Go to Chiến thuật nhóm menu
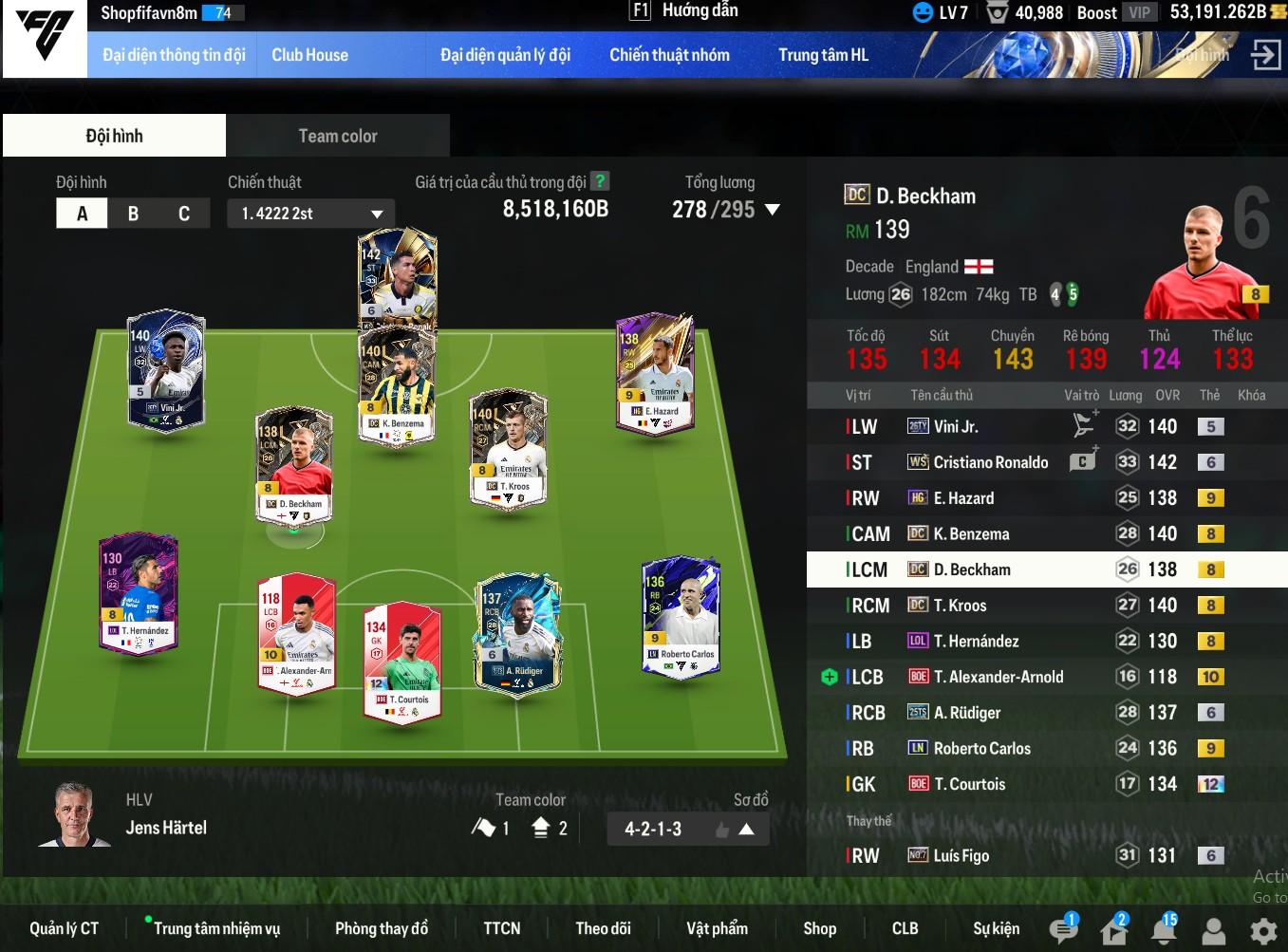1288x952 pixels. [x=669, y=55]
